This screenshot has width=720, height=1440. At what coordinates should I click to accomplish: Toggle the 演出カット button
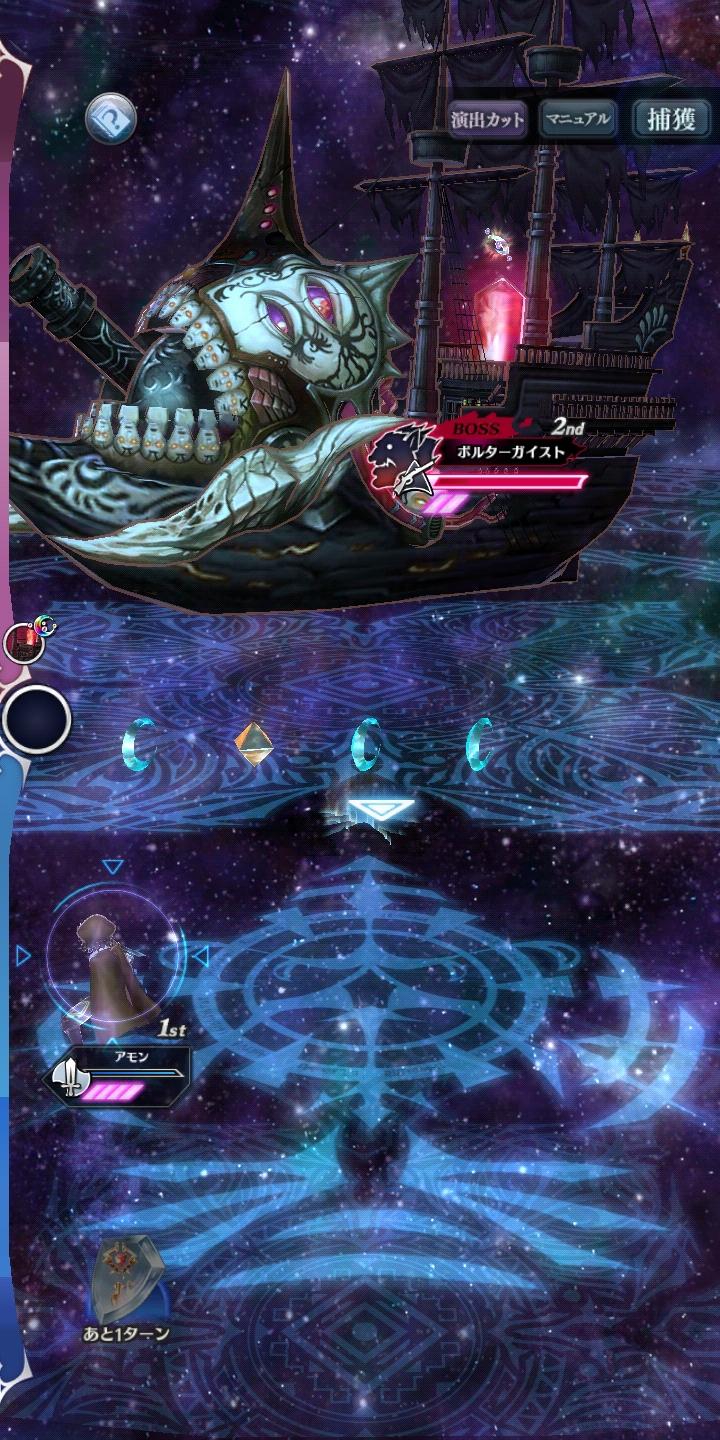pos(487,120)
